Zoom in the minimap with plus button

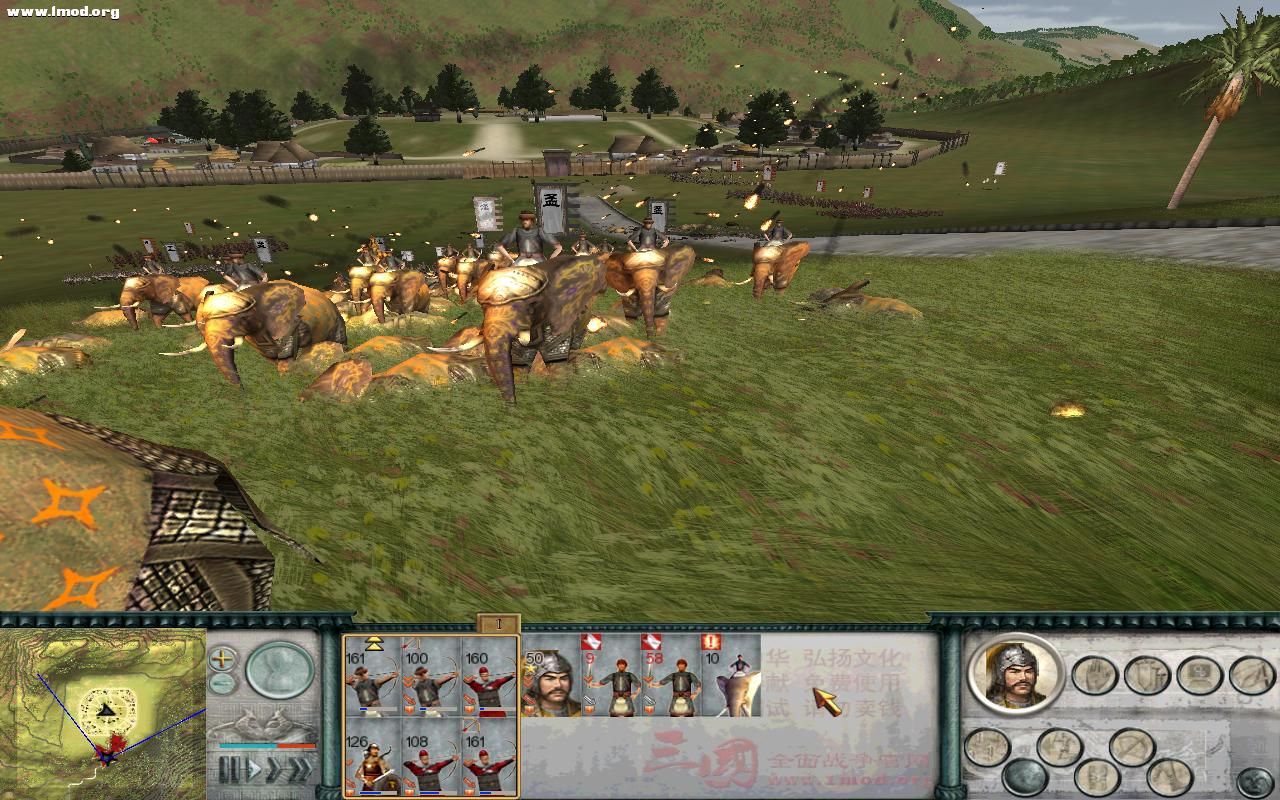(222, 660)
